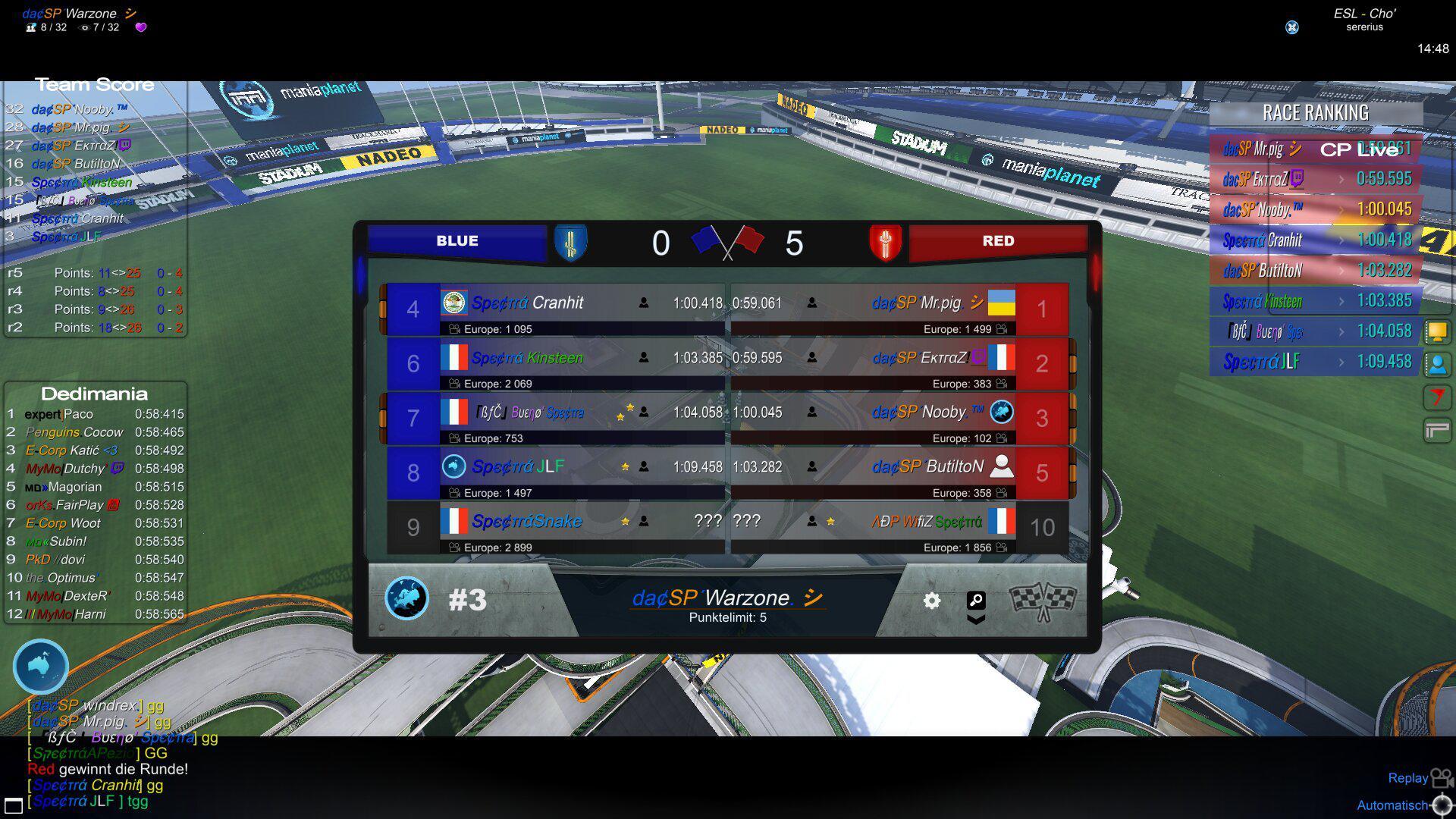1456x819 pixels.
Task: Select expert Paco's Dedimania record
Action: [95, 414]
